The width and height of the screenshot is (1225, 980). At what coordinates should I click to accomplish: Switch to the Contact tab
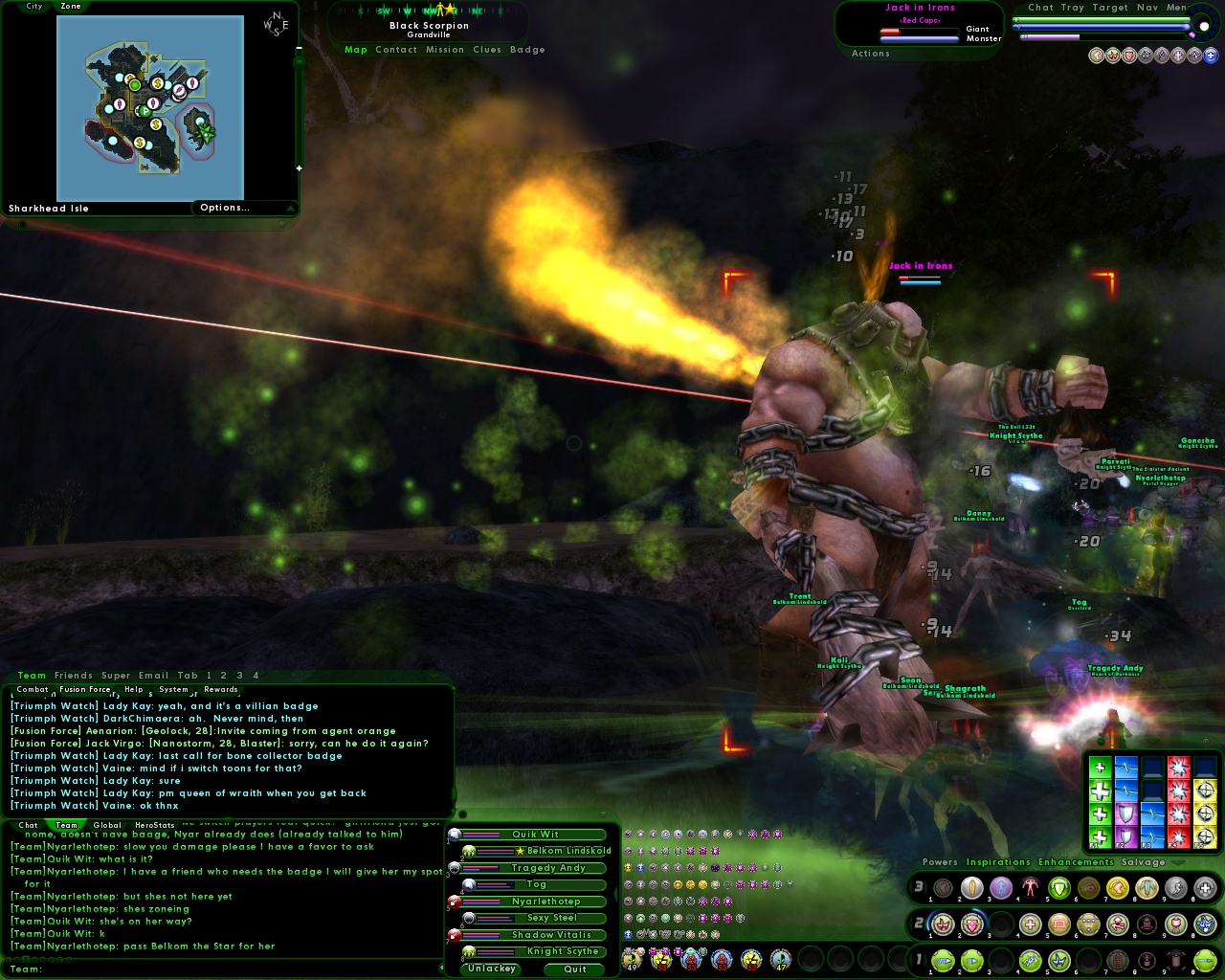[x=396, y=50]
